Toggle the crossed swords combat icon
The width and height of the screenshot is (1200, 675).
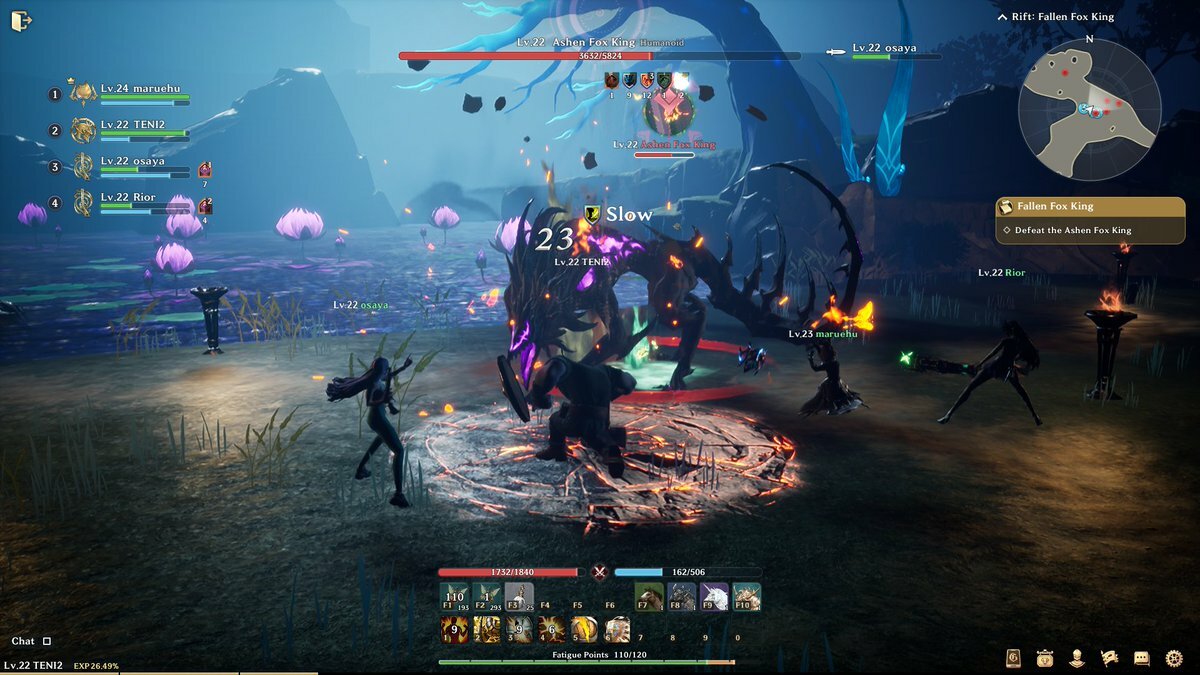coord(600,573)
